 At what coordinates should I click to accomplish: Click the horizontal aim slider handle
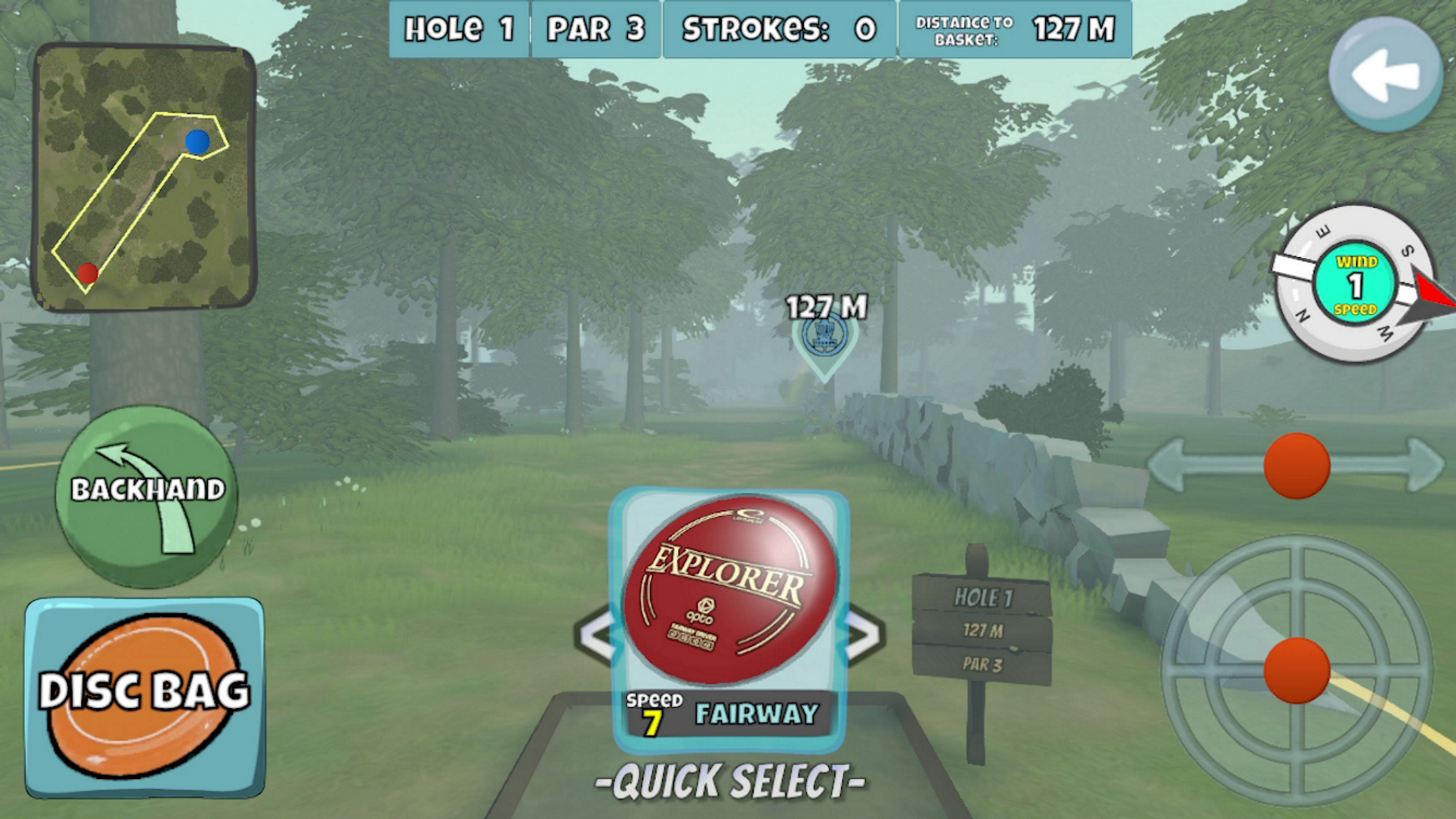[1296, 466]
